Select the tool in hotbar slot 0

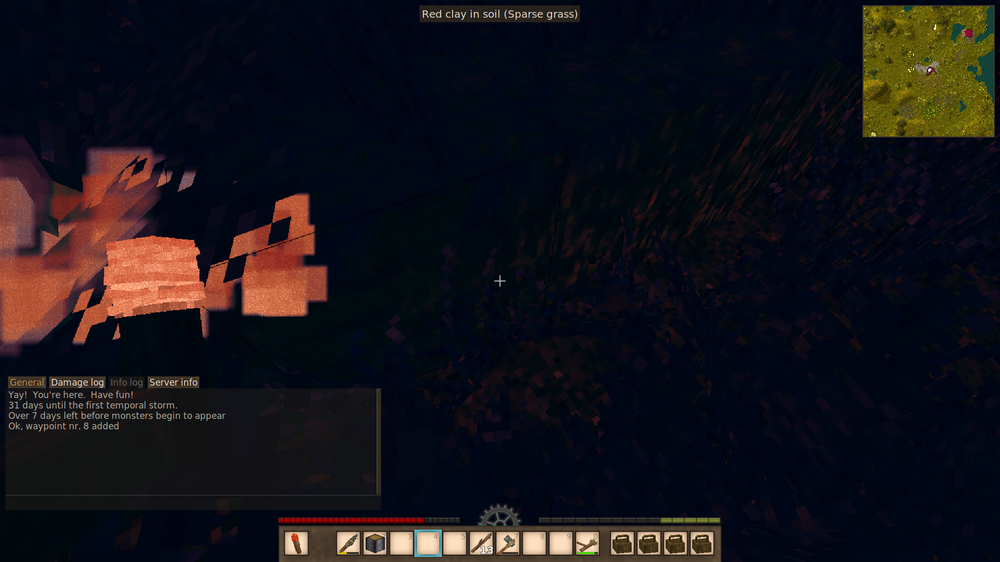[586, 543]
